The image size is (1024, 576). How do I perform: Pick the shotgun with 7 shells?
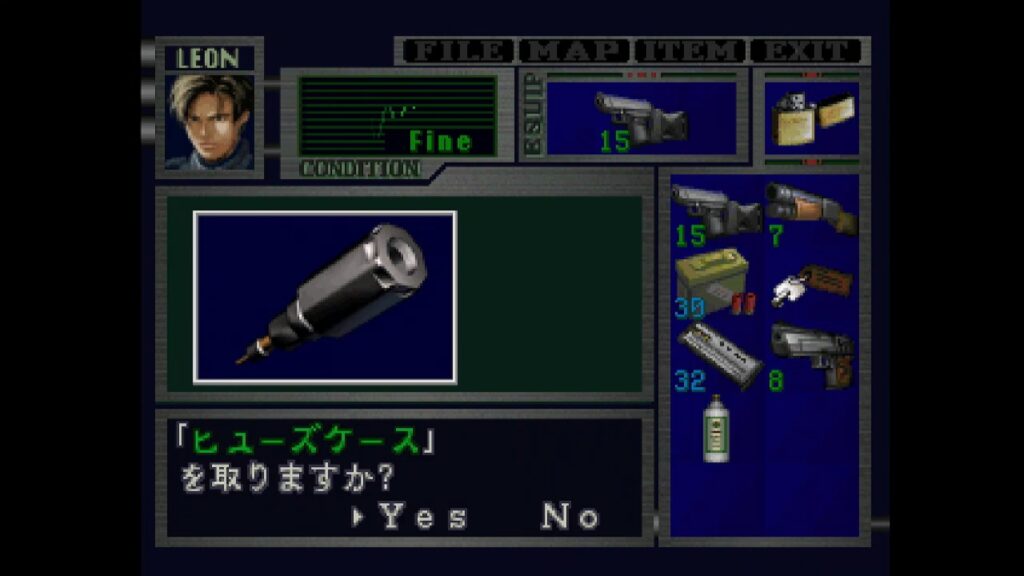pos(810,209)
